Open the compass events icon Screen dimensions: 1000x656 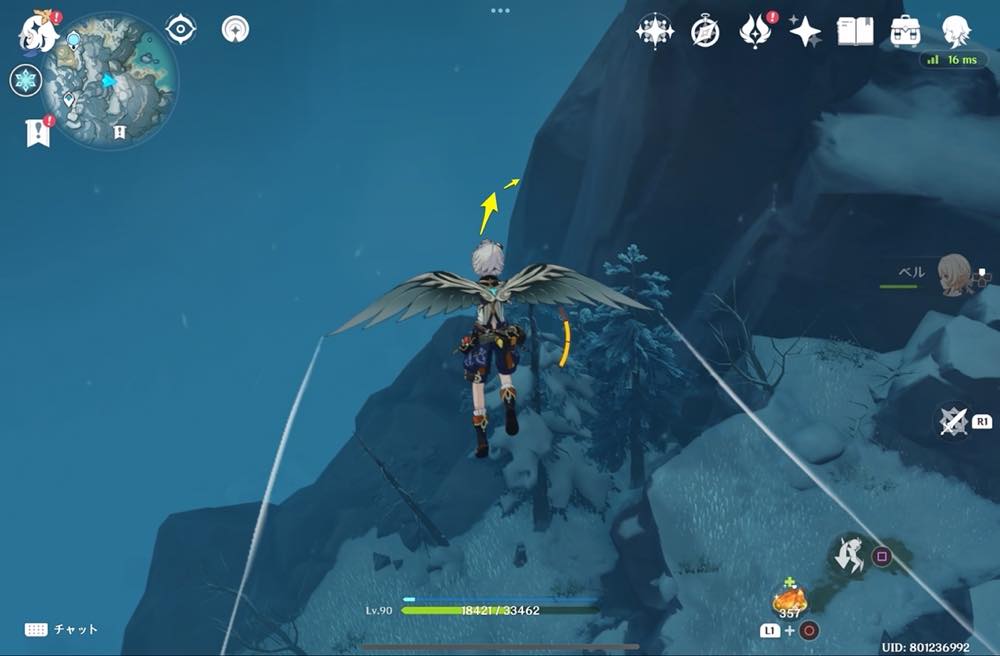coord(705,32)
